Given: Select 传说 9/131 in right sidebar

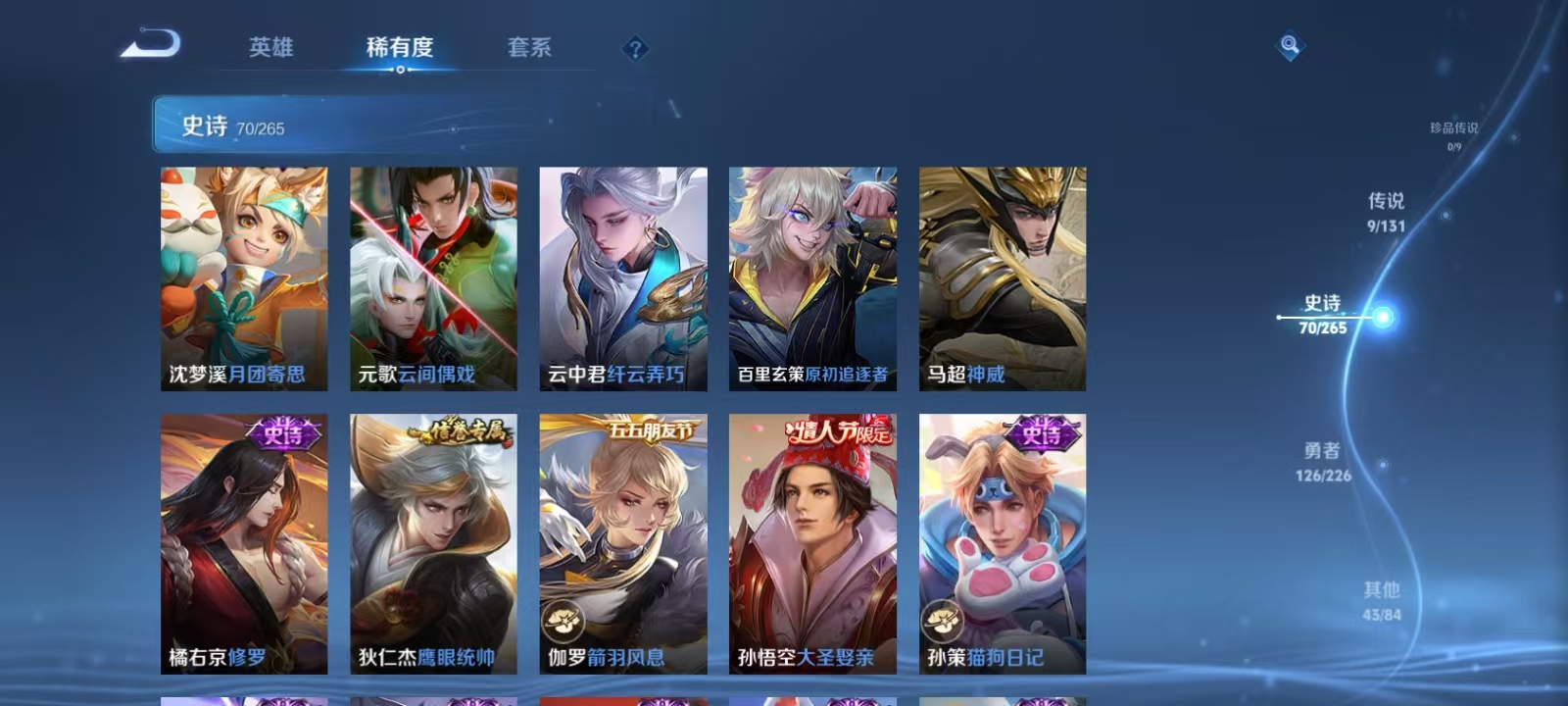Looking at the screenshot, I should tap(1389, 211).
